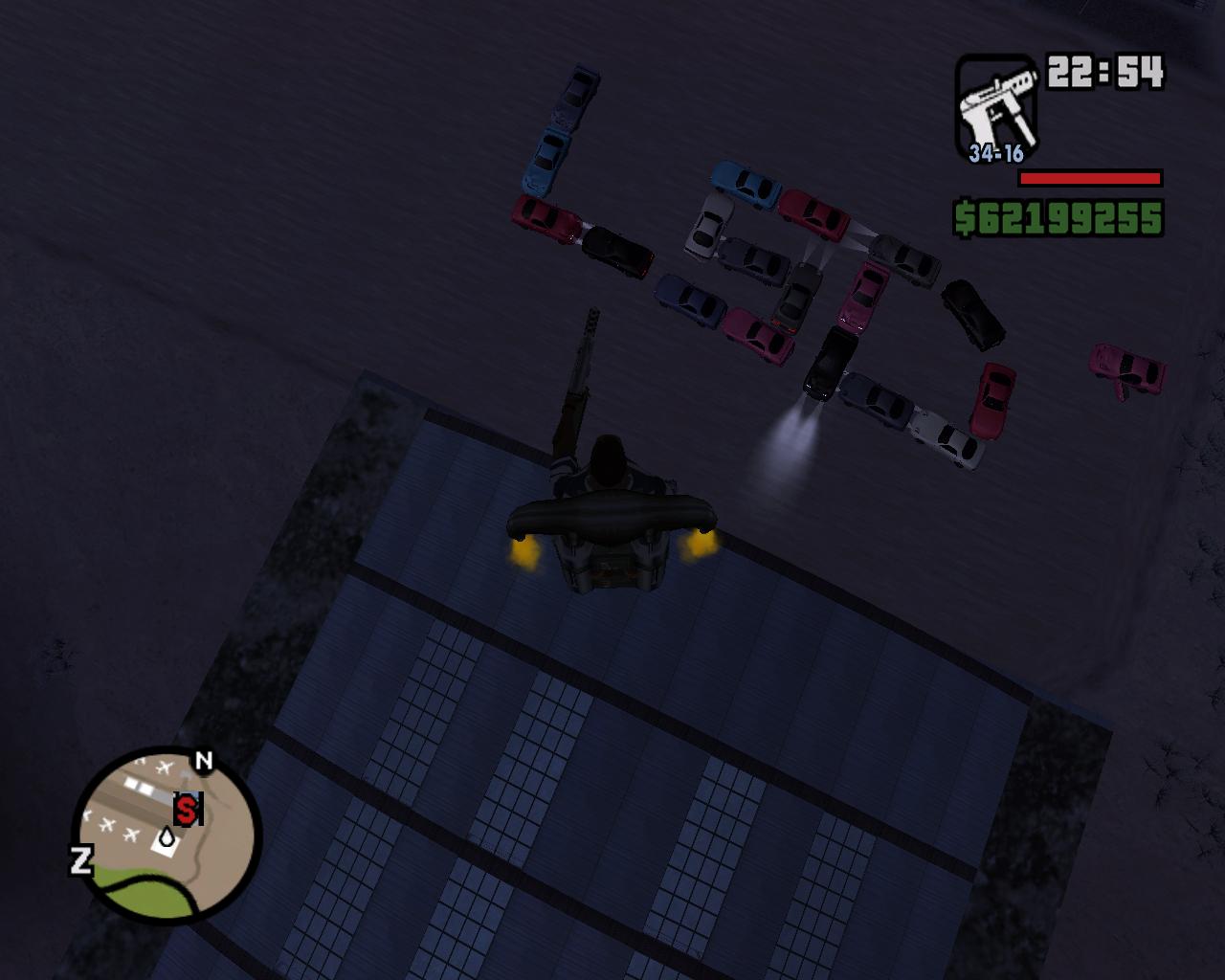Viewport: 1225px width, 980px height.
Task: Click the north N compass marker
Action: tap(204, 762)
